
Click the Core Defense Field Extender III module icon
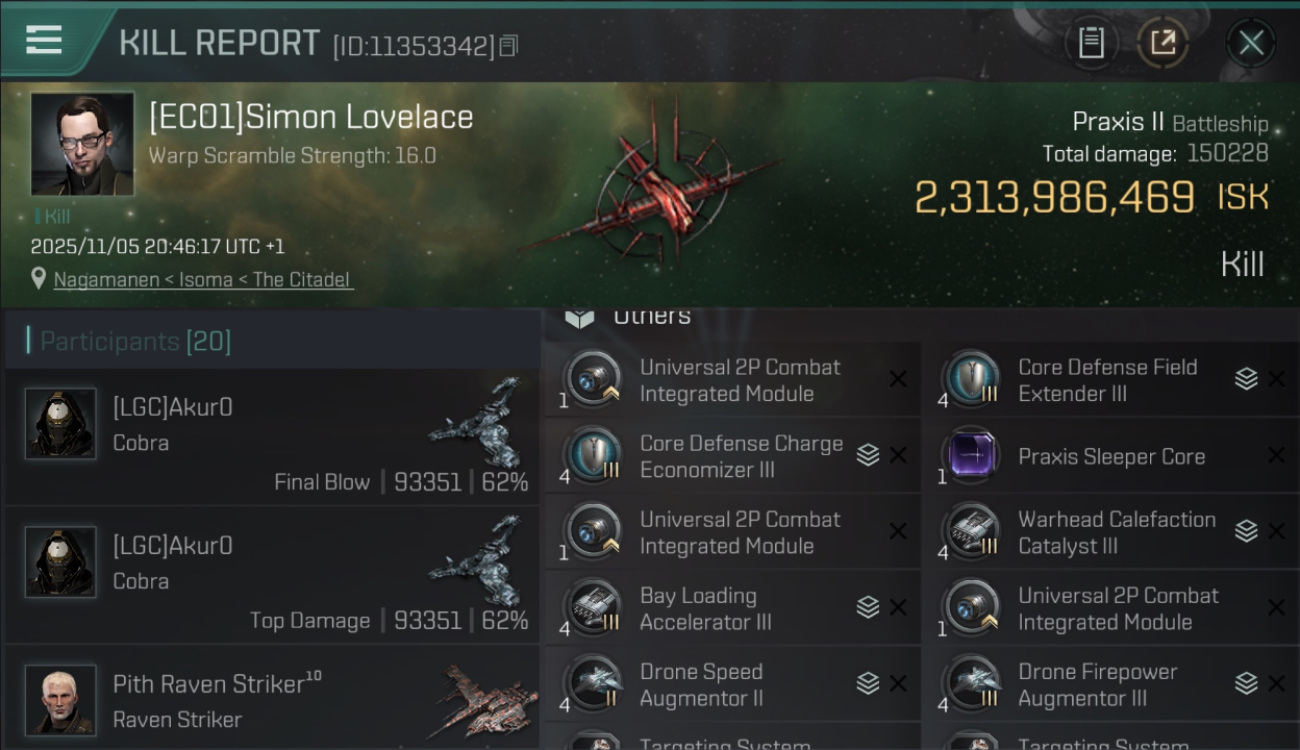click(971, 380)
